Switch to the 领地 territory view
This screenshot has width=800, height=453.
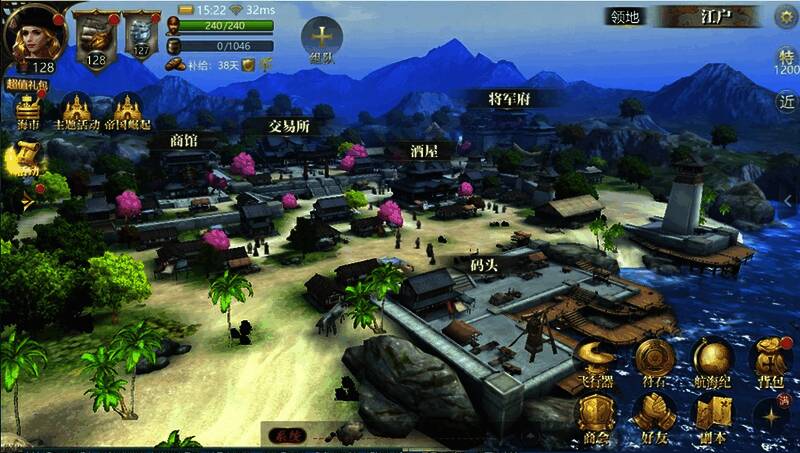[626, 17]
